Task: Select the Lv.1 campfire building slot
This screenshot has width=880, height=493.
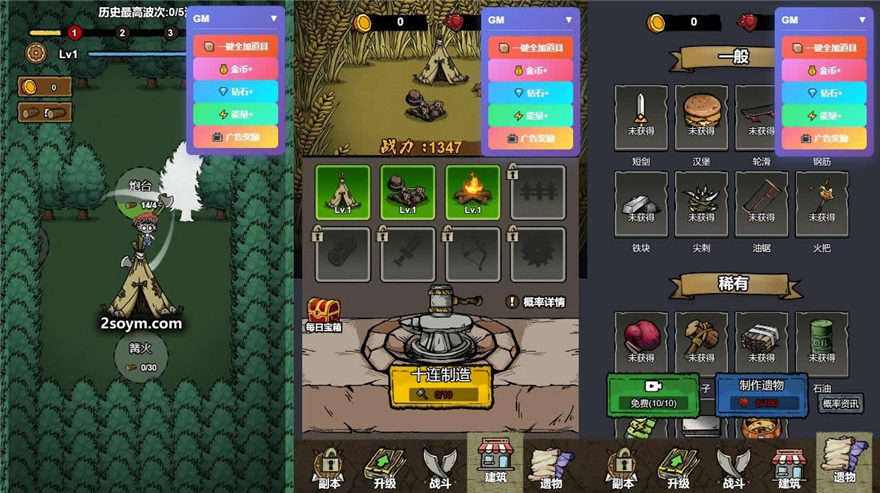Action: tap(473, 191)
